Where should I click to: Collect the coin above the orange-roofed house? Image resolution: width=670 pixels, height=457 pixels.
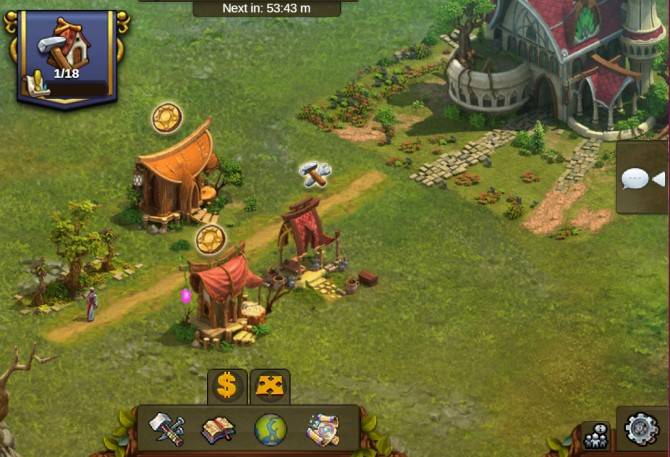coord(166,118)
